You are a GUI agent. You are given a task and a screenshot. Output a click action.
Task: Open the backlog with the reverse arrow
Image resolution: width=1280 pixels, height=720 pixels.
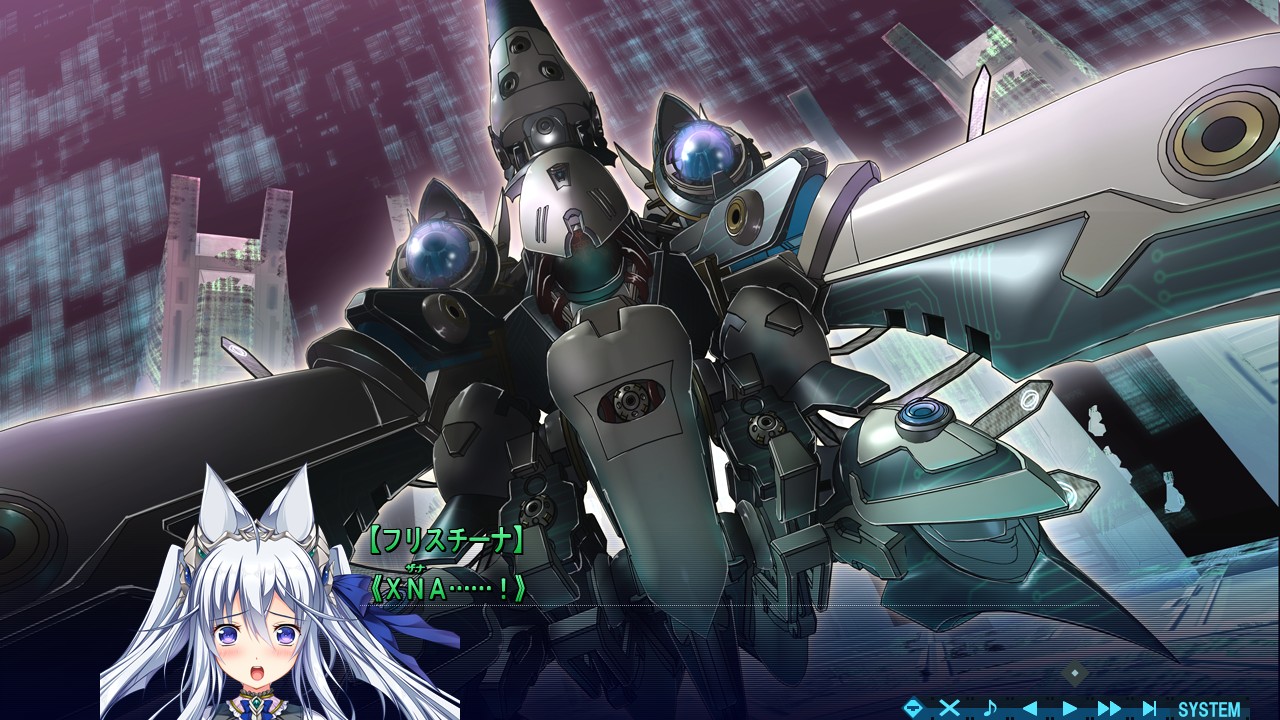(x=1032, y=707)
